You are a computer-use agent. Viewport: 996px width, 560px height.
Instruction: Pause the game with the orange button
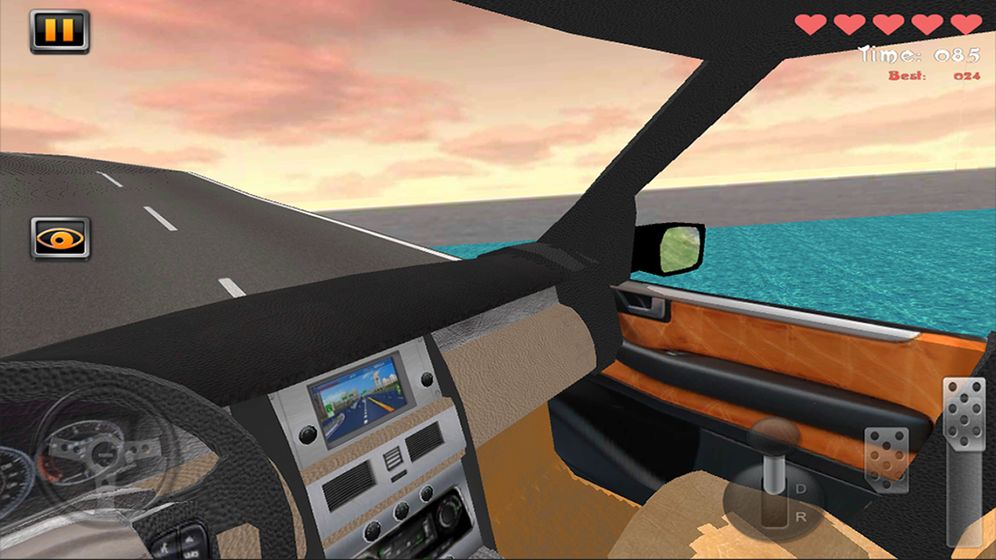pos(59,31)
